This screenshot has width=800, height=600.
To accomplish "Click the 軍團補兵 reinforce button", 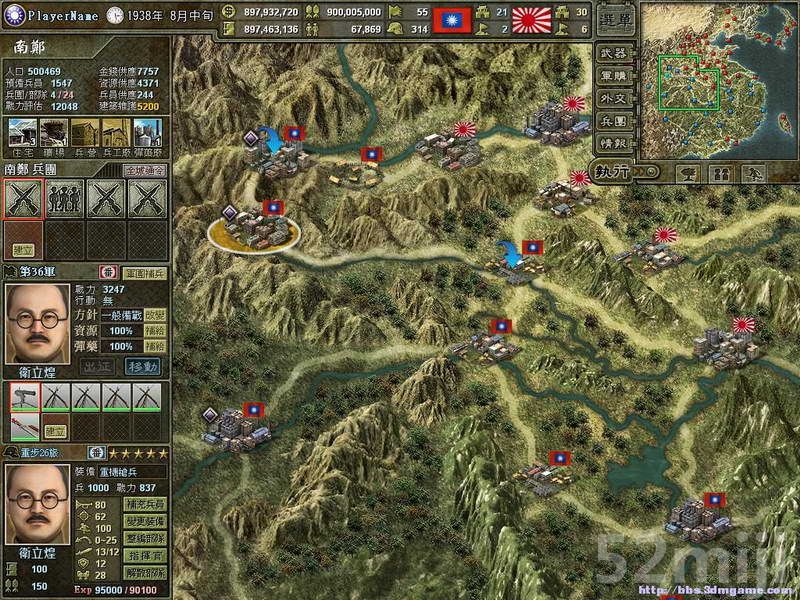I will pyautogui.click(x=143, y=272).
